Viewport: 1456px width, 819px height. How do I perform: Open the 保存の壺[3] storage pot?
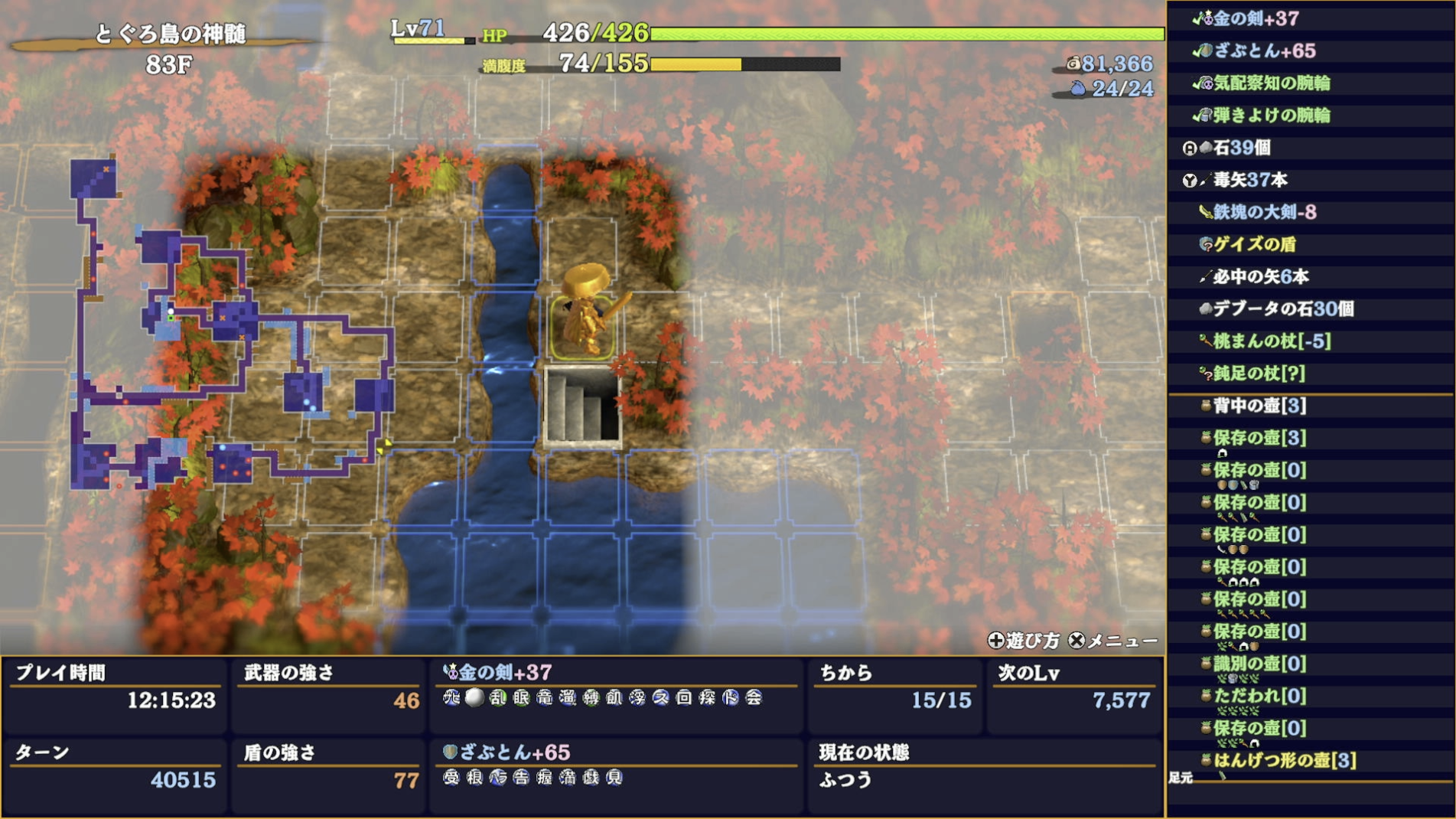tap(1259, 438)
